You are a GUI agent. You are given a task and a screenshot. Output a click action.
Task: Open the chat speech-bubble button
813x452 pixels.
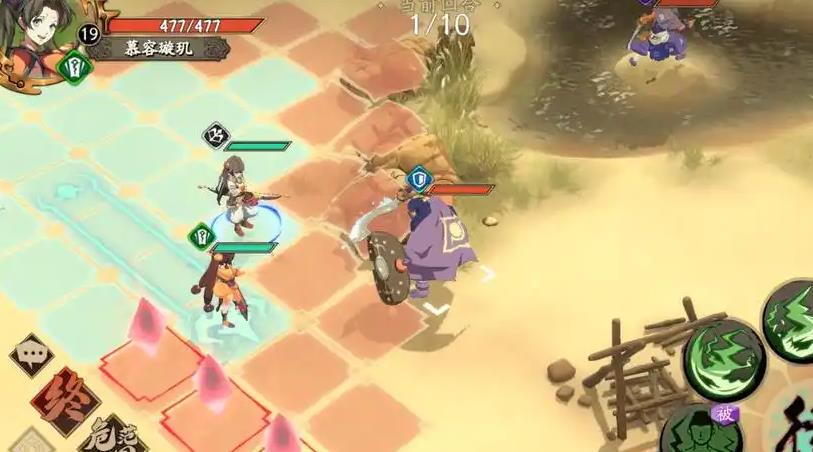tap(31, 356)
